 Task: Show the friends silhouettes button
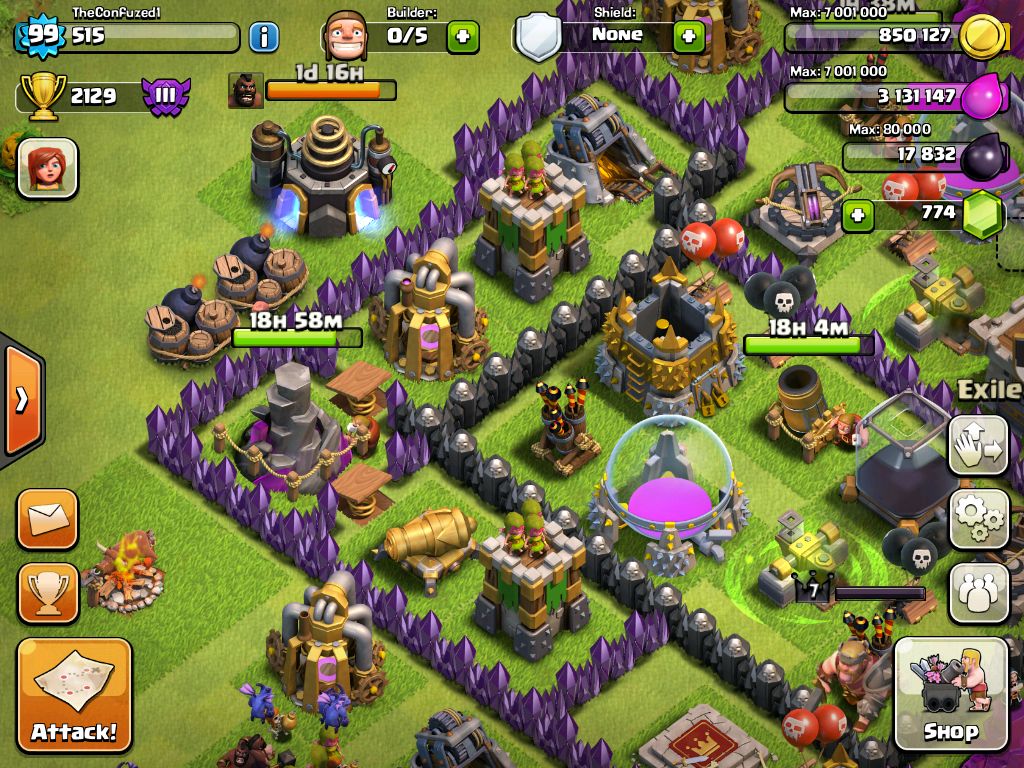(x=978, y=592)
